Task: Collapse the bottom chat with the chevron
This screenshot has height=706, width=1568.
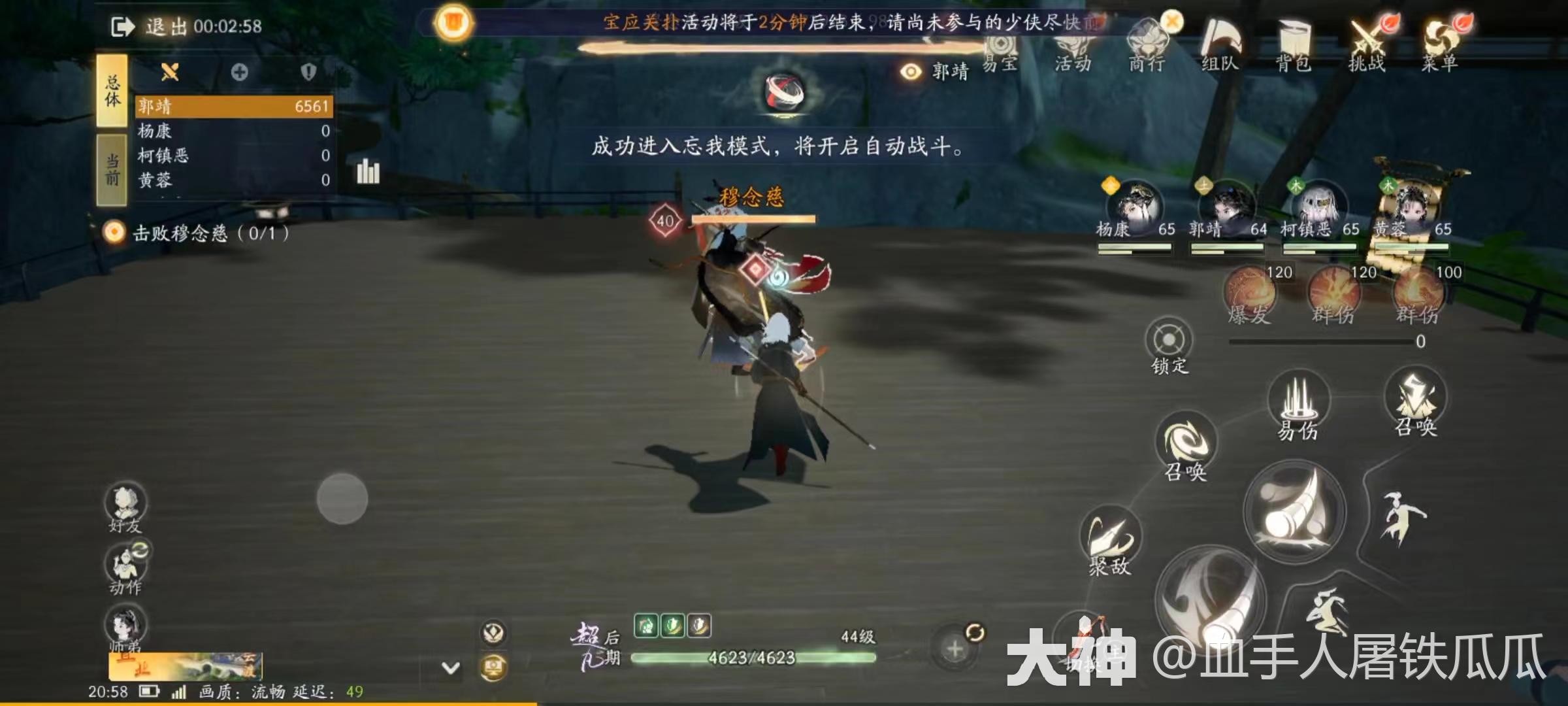Action: coord(449,669)
